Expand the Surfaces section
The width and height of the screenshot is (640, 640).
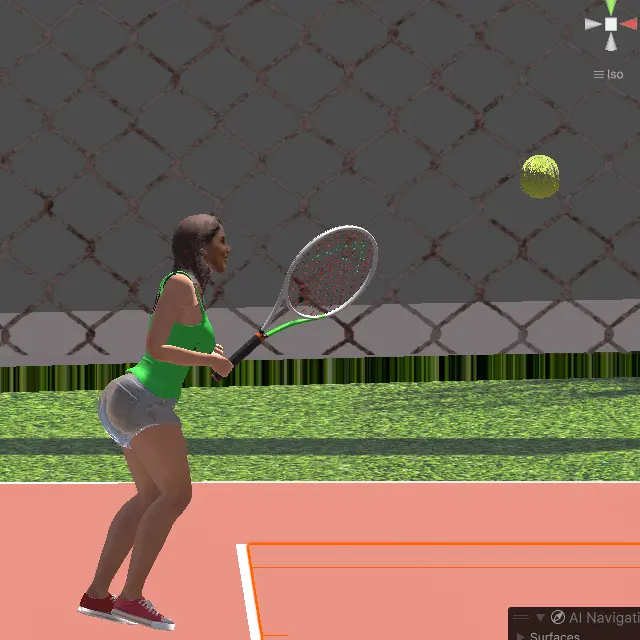(x=521, y=636)
